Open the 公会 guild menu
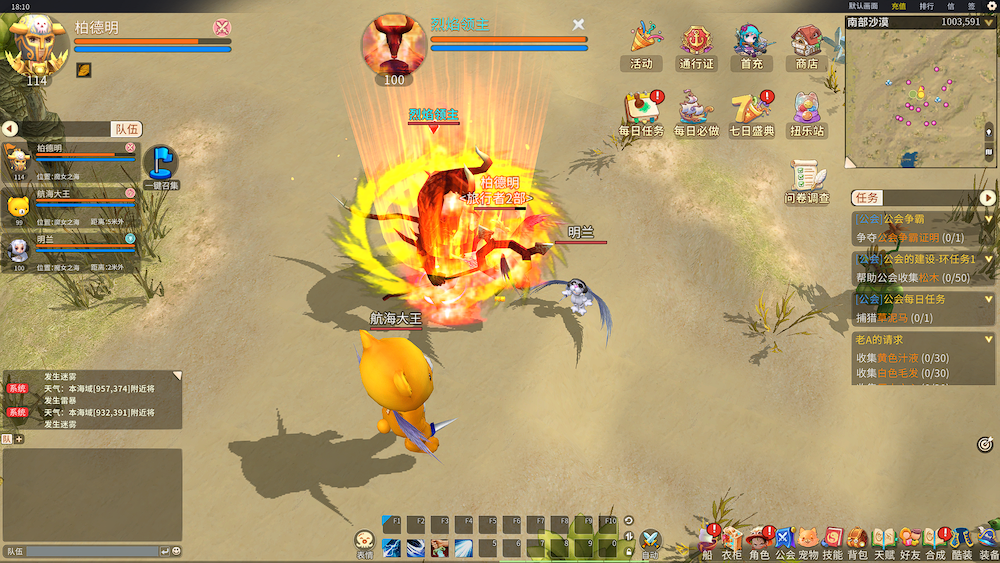This screenshot has width=1000, height=563. (784, 540)
